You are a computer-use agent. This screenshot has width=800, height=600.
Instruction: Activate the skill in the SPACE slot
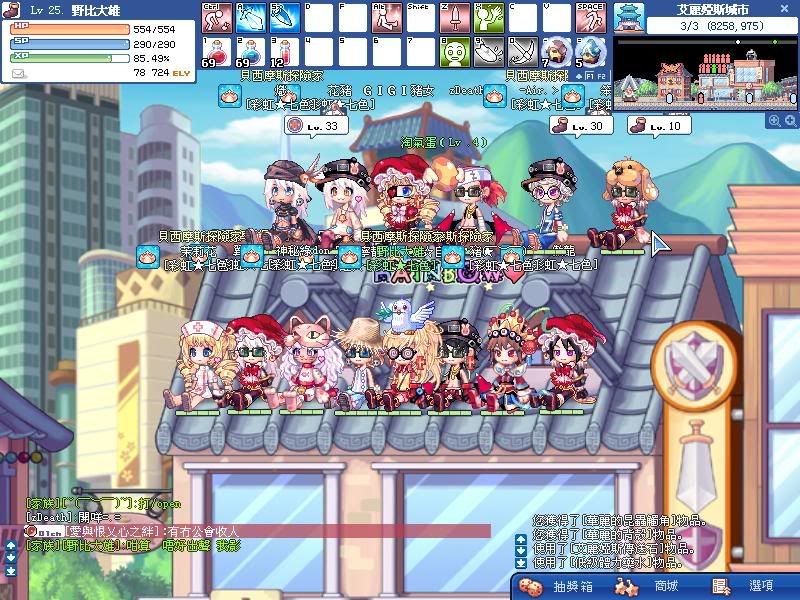tap(591, 17)
